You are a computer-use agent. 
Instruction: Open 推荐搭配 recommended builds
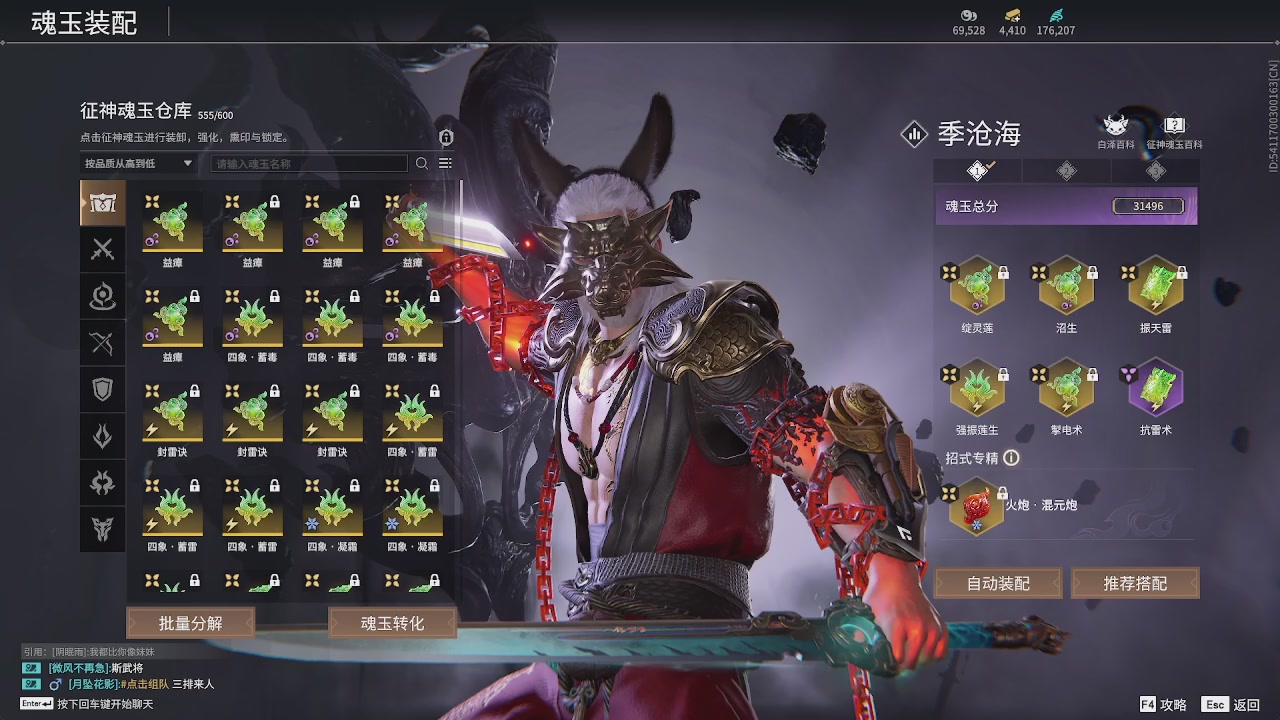tap(1135, 583)
